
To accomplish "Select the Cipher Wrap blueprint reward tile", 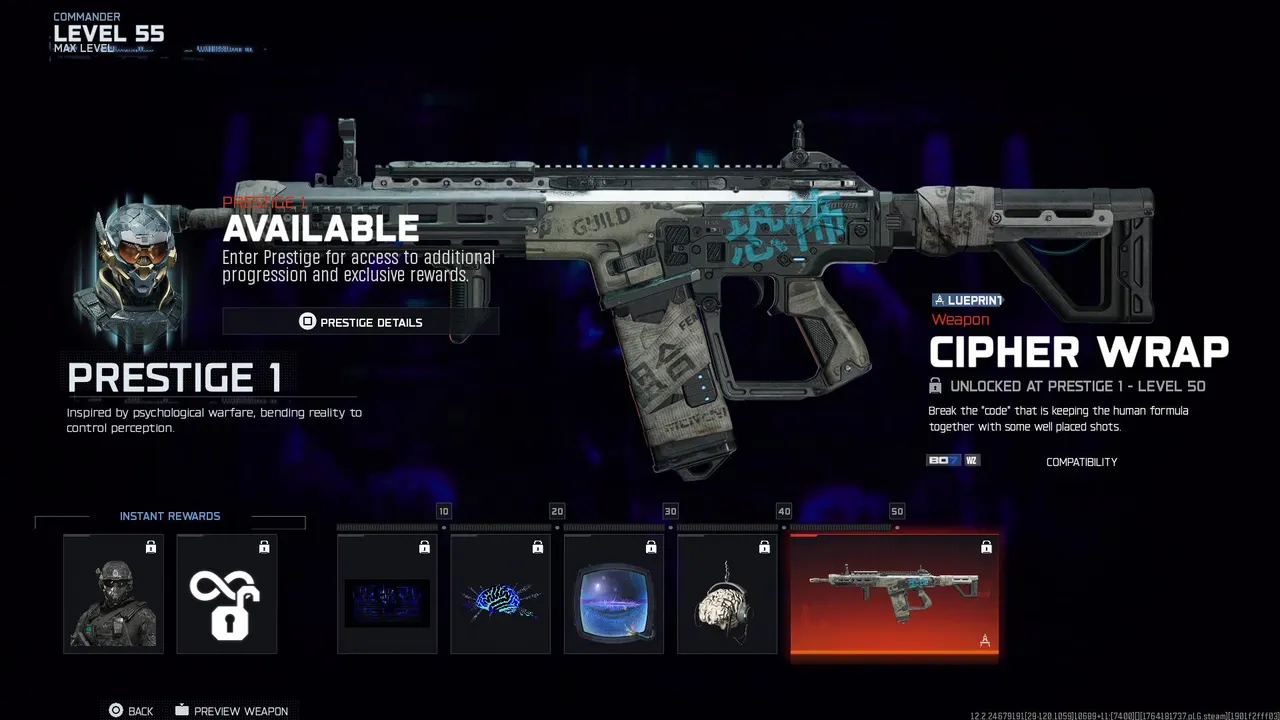I will 894,596.
